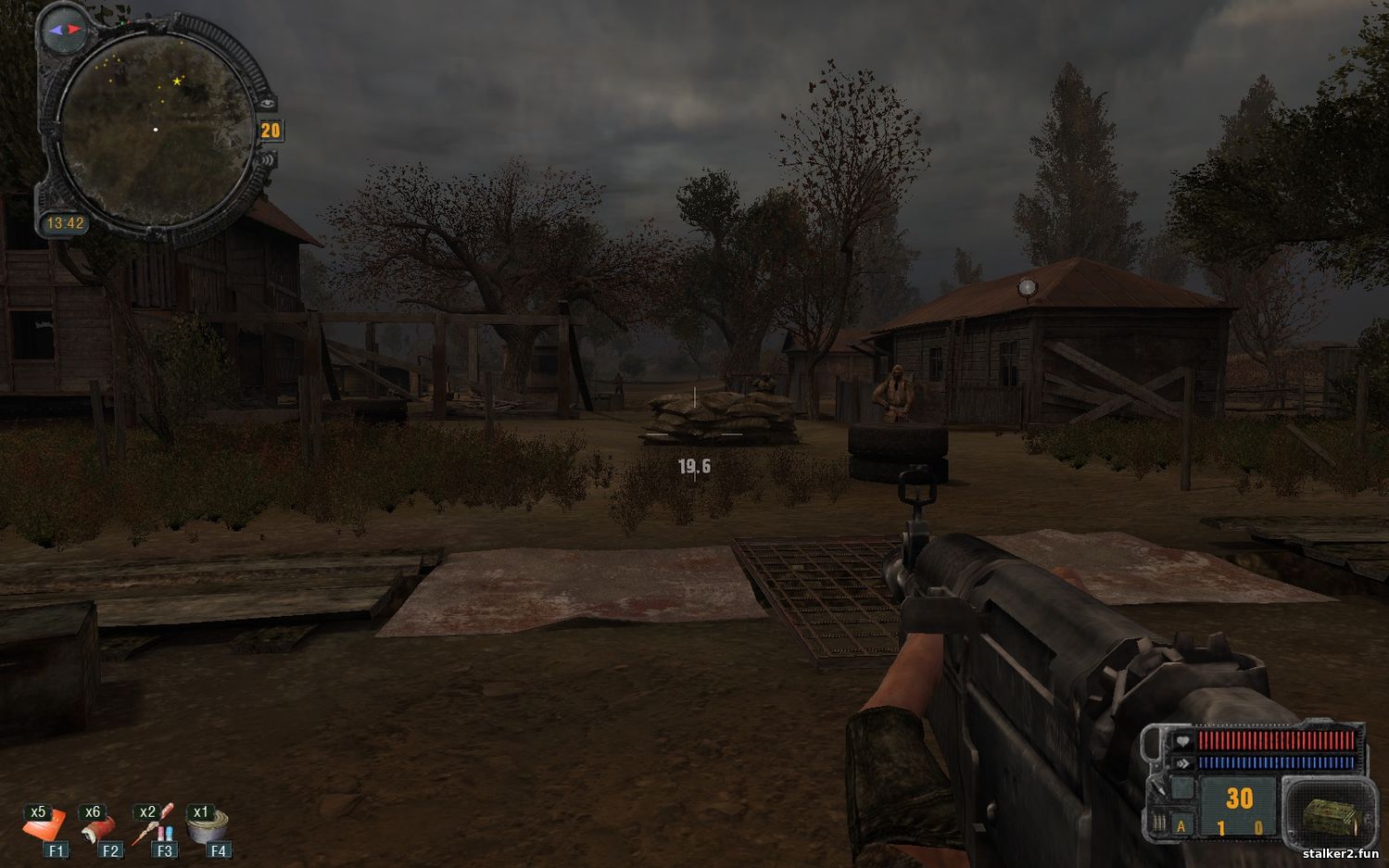Click the eye visibility indicator beside minimap
Image resolution: width=1389 pixels, height=868 pixels.
(x=268, y=104)
